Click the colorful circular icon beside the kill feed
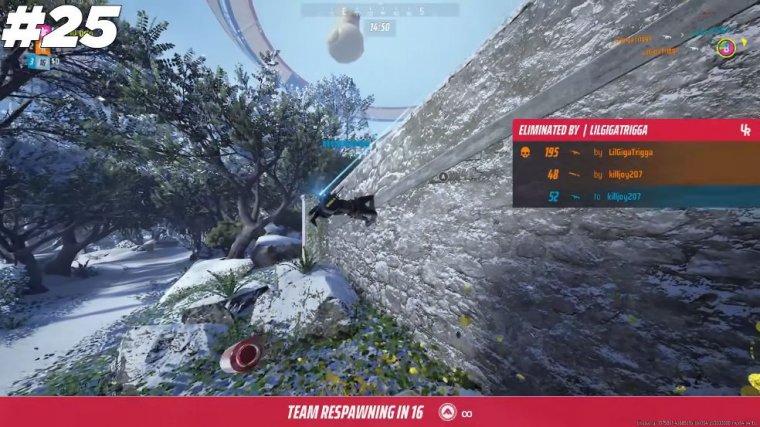 point(726,47)
